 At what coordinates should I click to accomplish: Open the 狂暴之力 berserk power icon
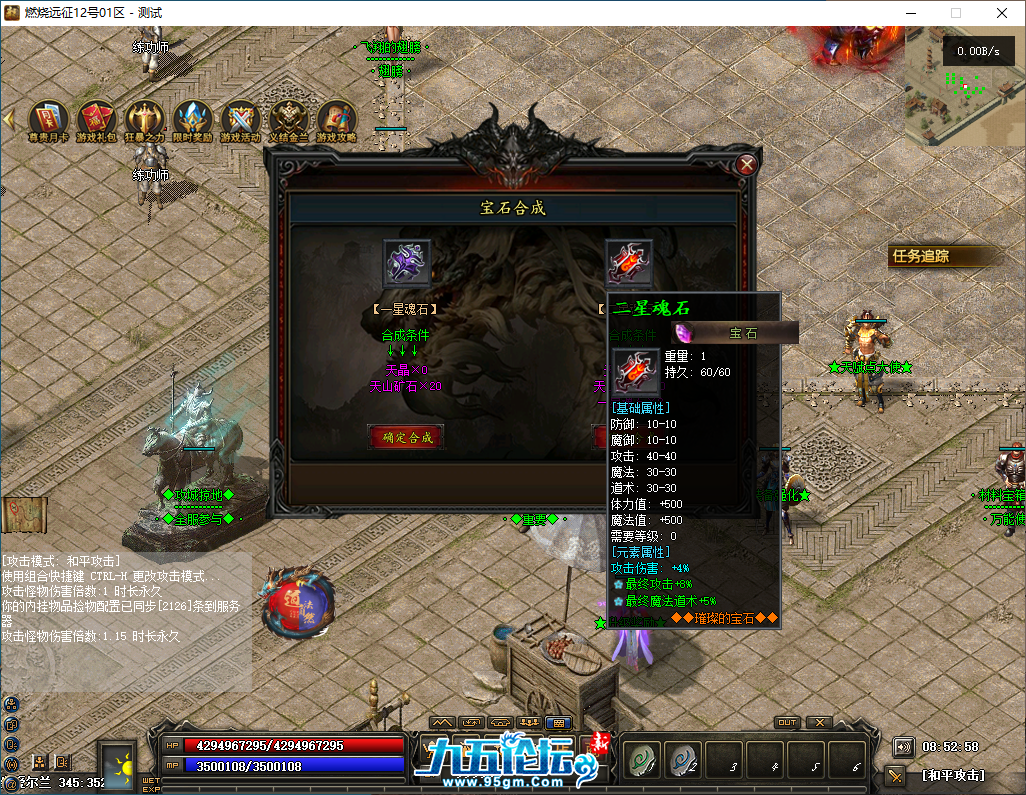click(x=144, y=119)
